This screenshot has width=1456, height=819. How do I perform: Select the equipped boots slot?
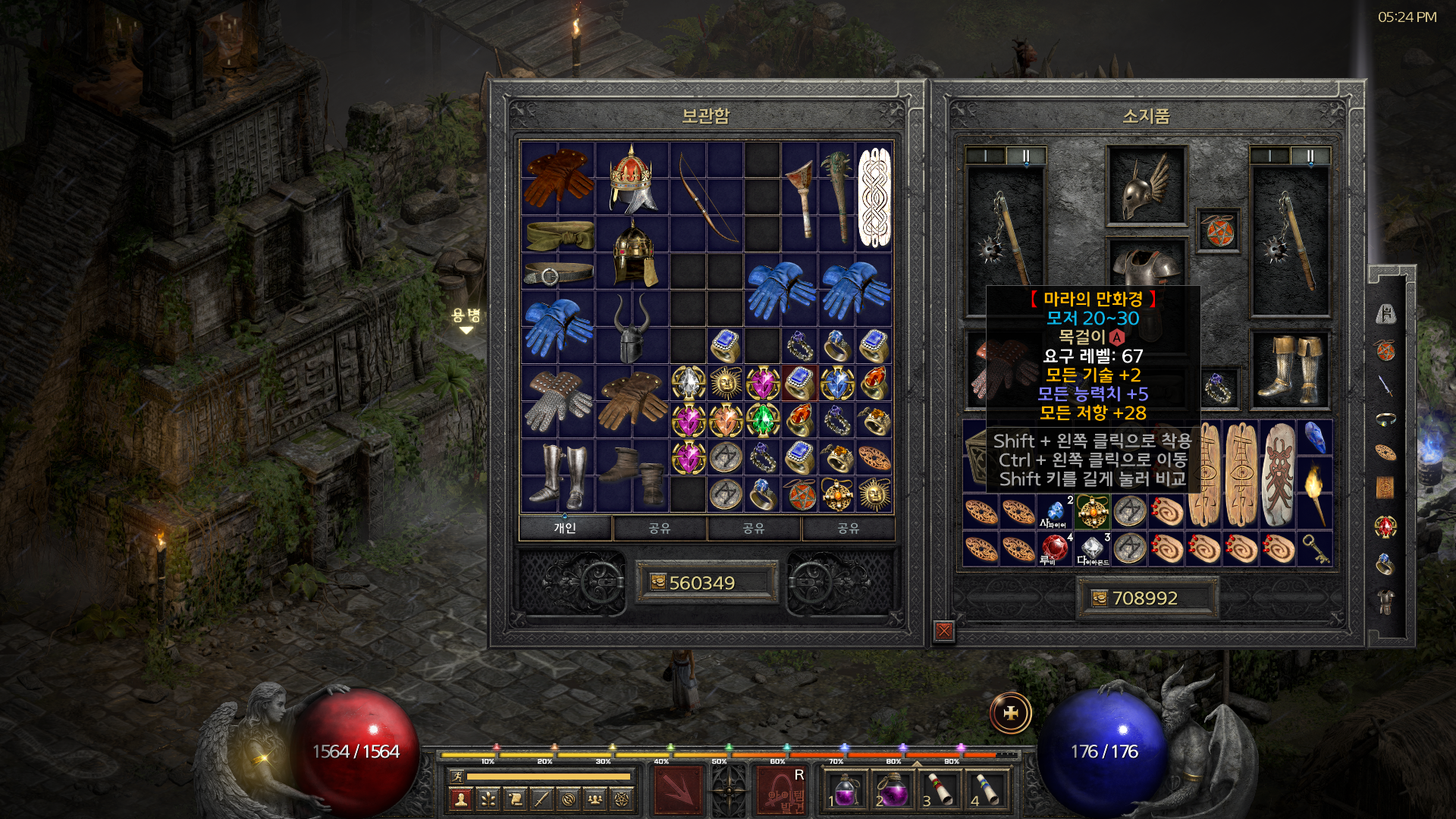pos(1289,369)
